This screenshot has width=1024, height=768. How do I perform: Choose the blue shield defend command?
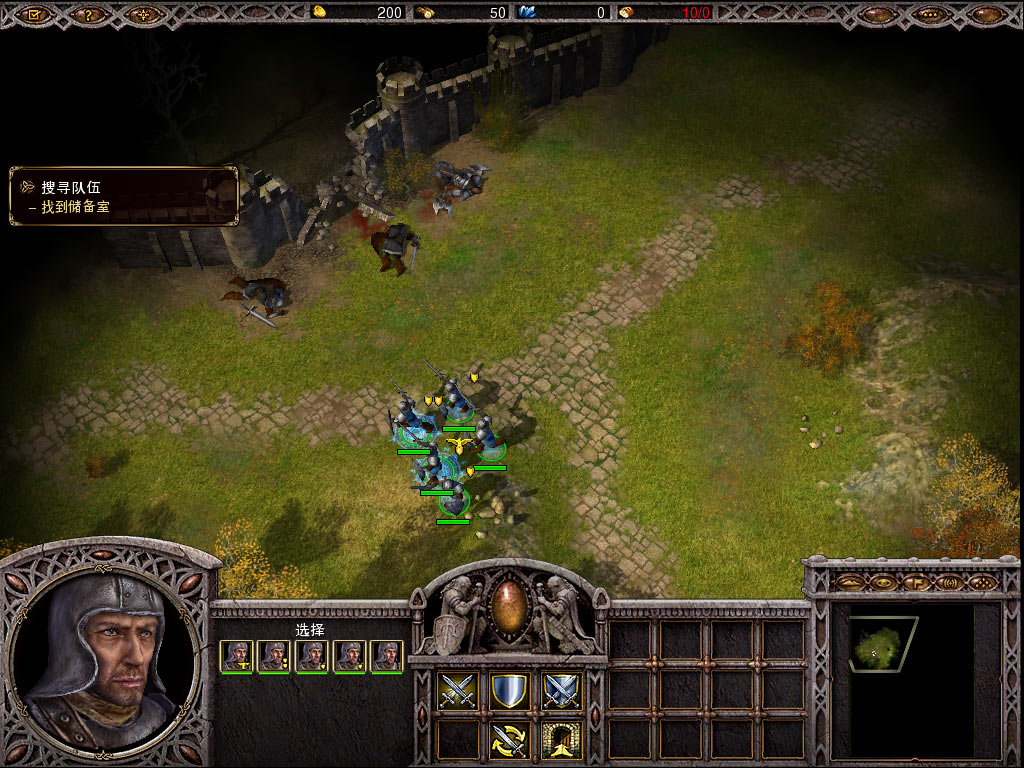coord(509,691)
